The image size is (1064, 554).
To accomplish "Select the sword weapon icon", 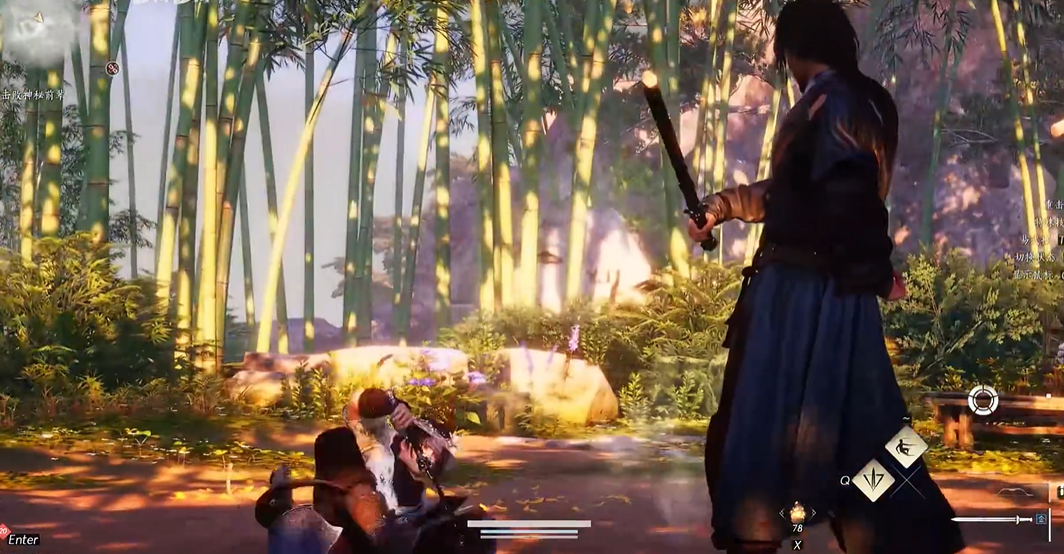I will click(x=990, y=519).
